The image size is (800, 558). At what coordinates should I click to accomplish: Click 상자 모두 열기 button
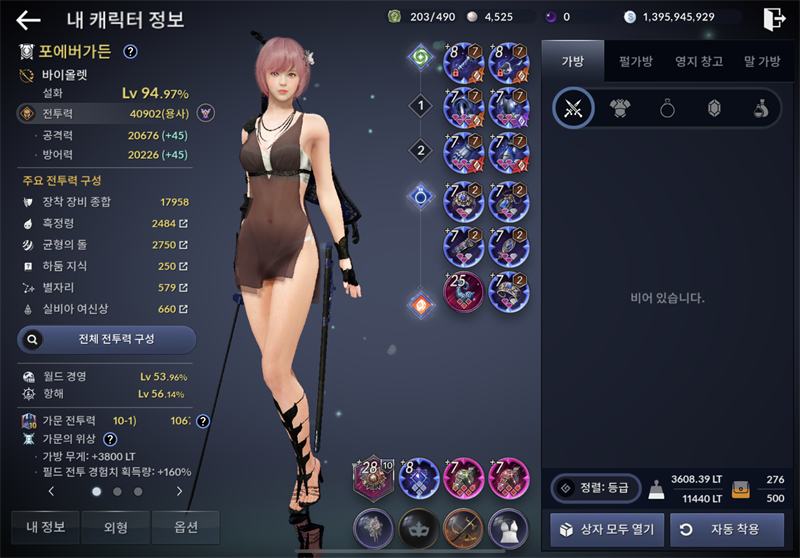tap(607, 529)
